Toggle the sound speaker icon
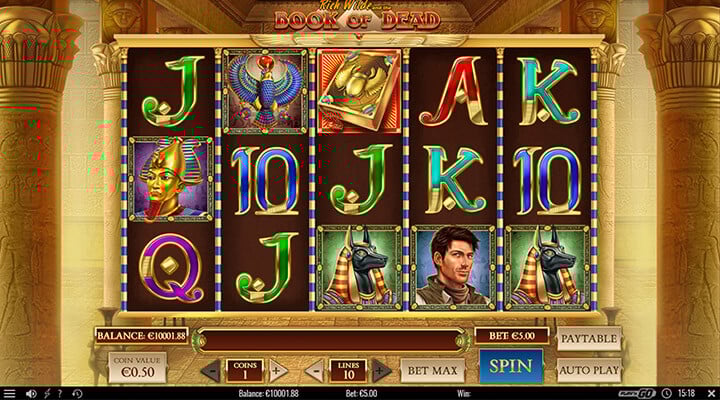The image size is (720, 400). (32, 393)
